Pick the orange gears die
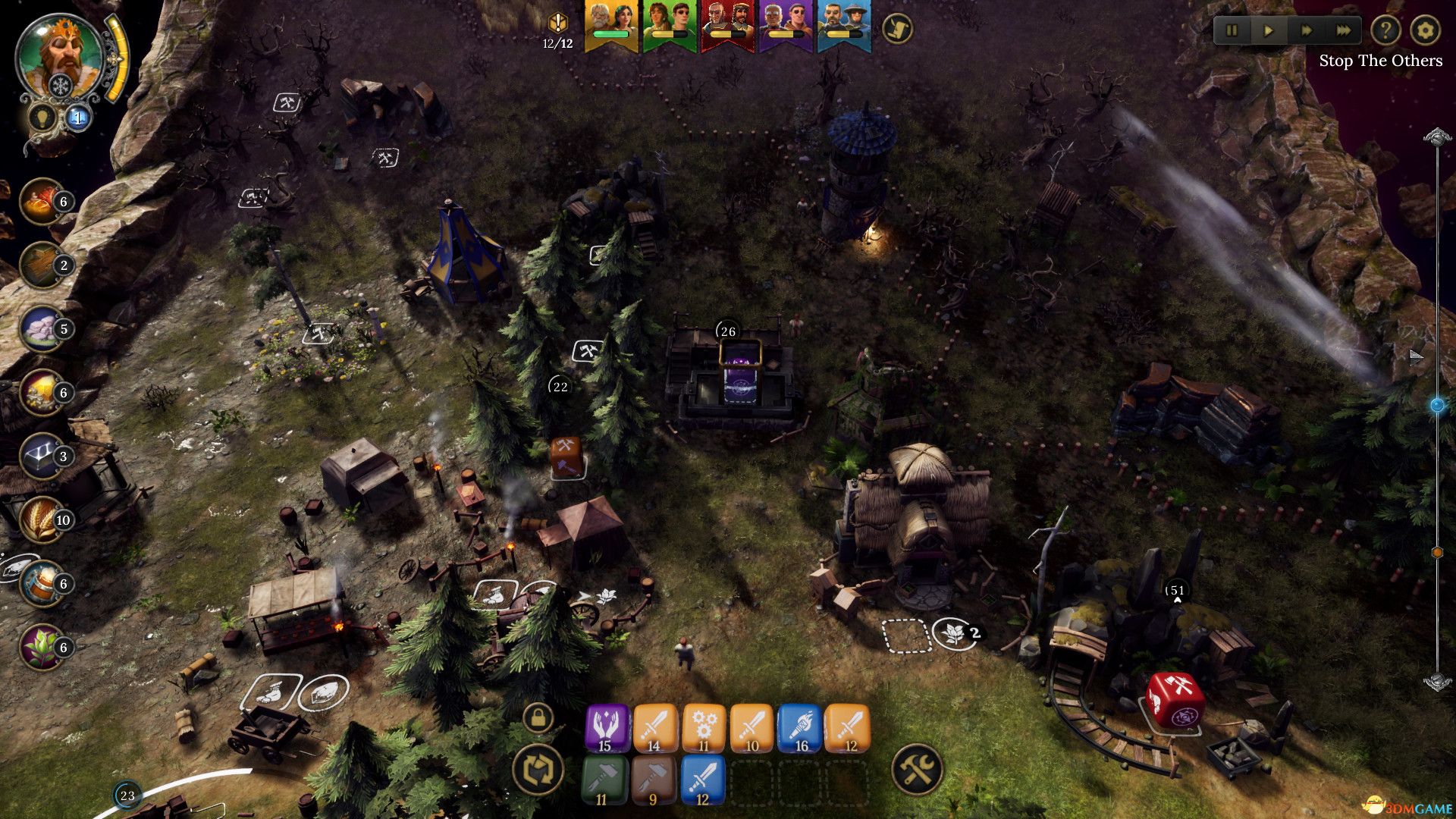This screenshot has width=1456, height=819. (x=704, y=728)
